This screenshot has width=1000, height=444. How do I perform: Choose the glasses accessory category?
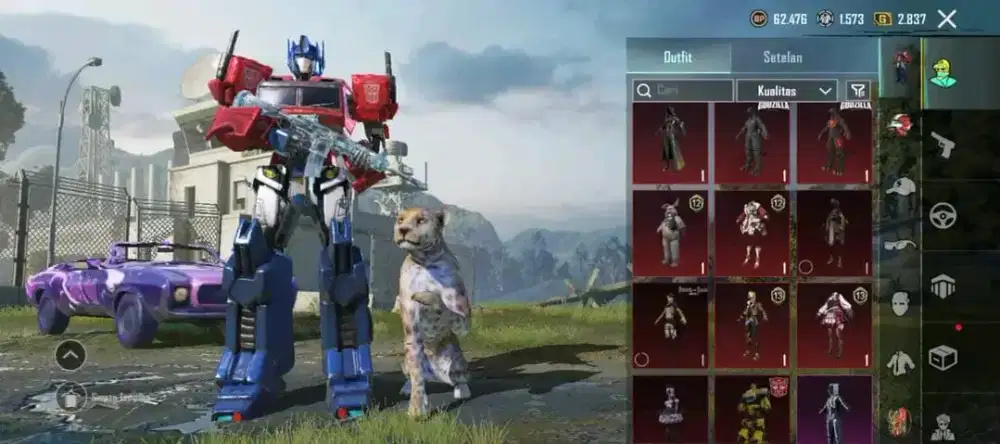pos(901,243)
